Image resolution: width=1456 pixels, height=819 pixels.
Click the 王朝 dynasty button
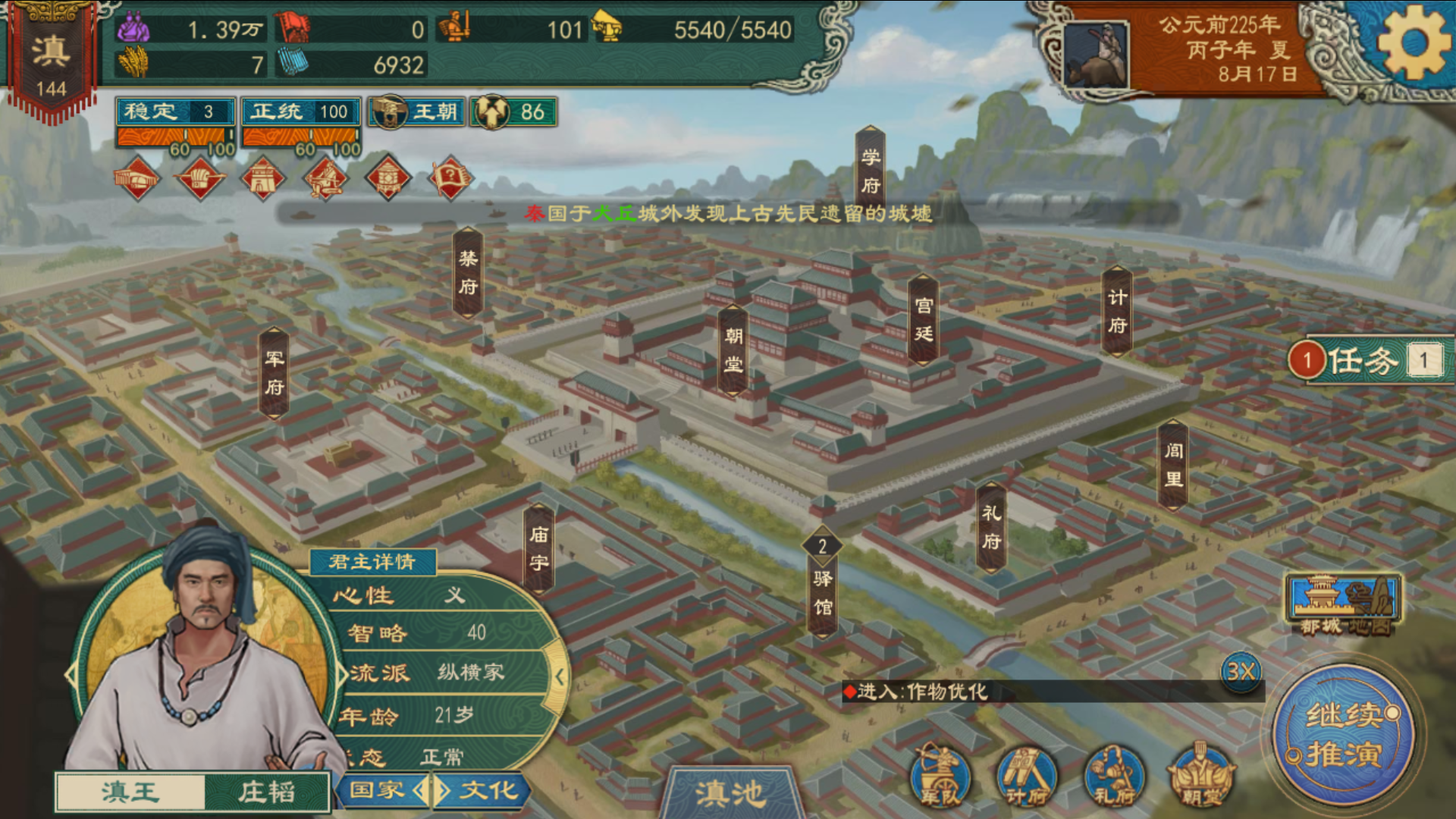[417, 112]
